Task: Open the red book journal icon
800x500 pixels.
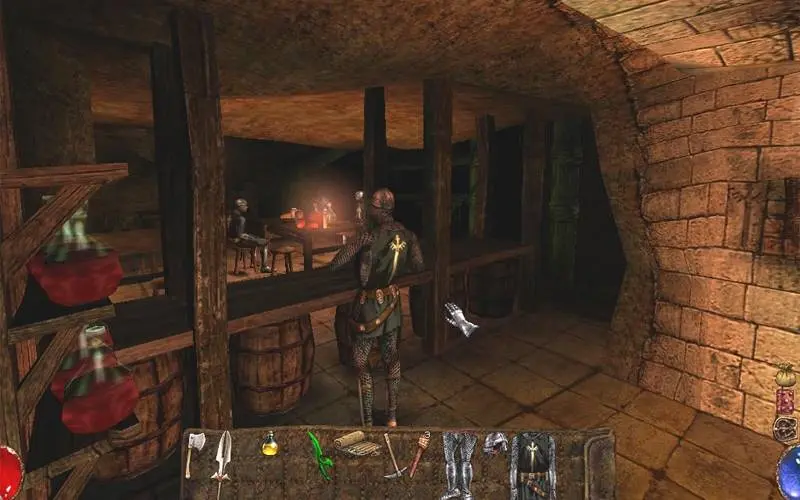Action: point(785,402)
